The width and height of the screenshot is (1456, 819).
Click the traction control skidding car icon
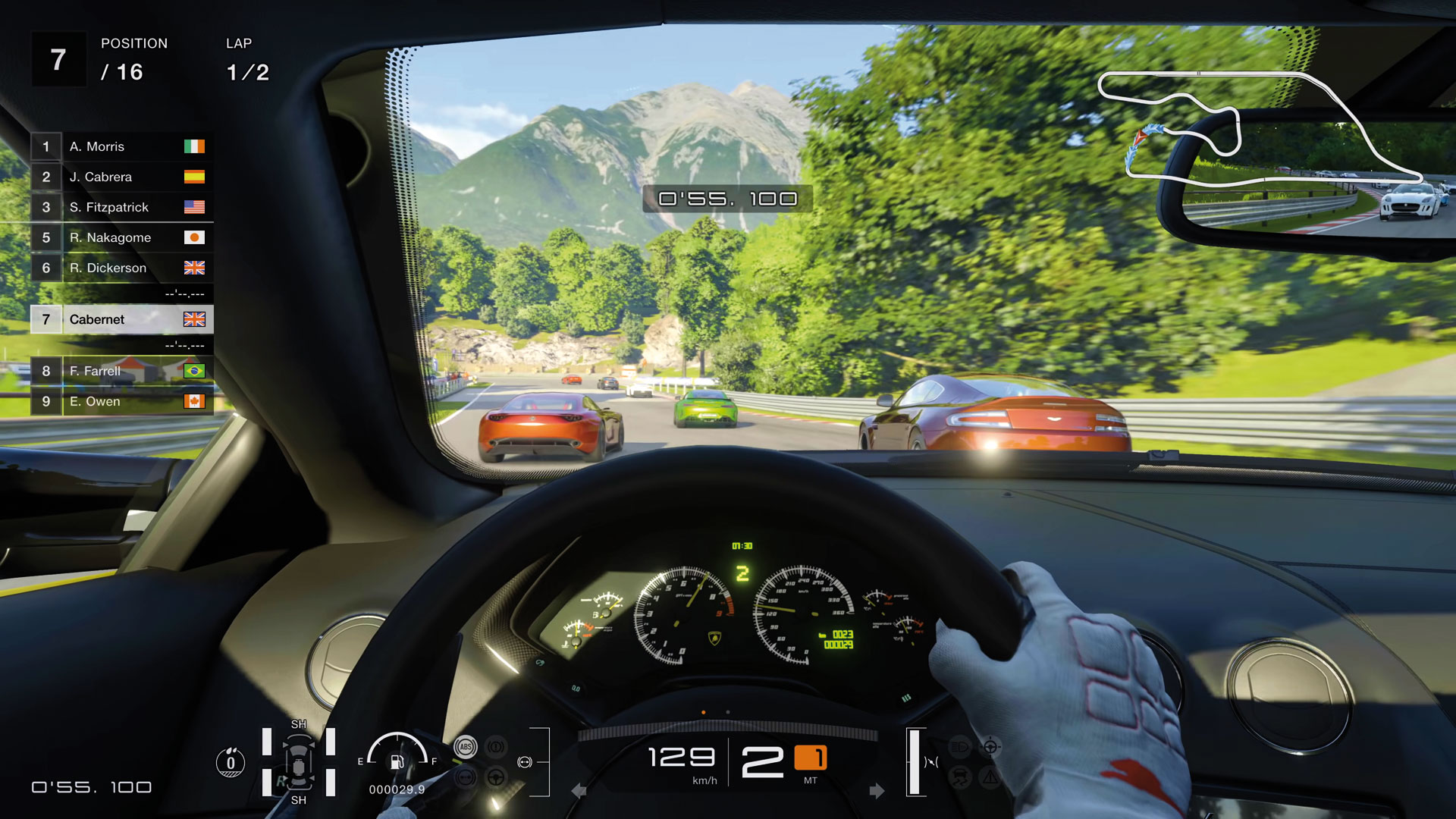(x=959, y=777)
